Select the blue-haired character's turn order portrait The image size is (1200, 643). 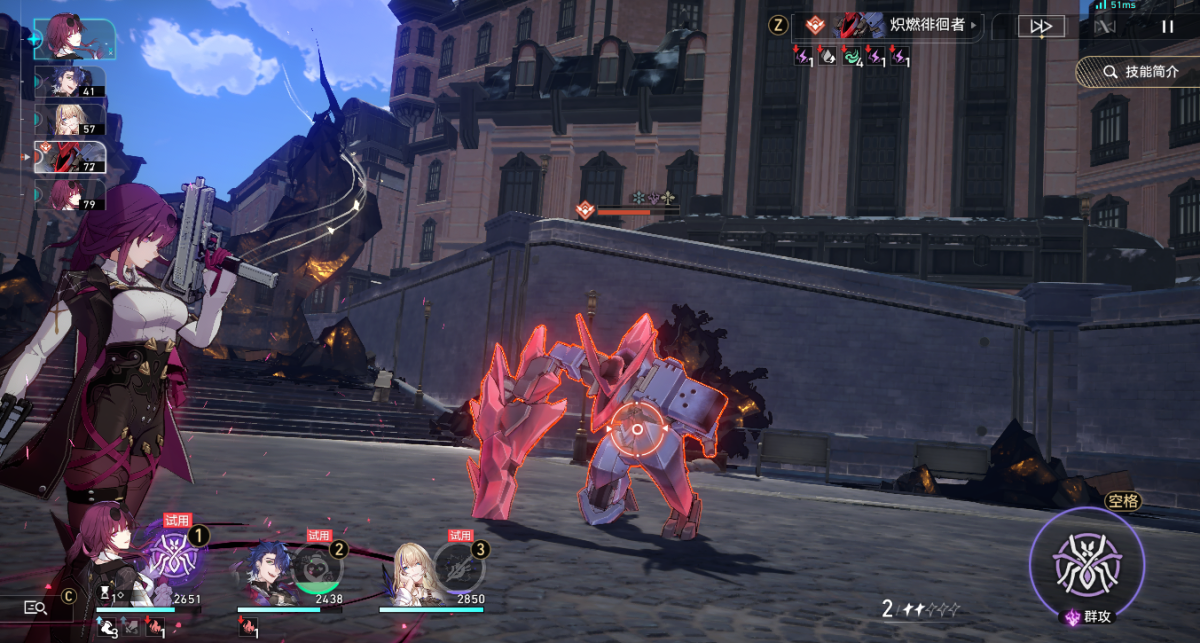(x=70, y=82)
